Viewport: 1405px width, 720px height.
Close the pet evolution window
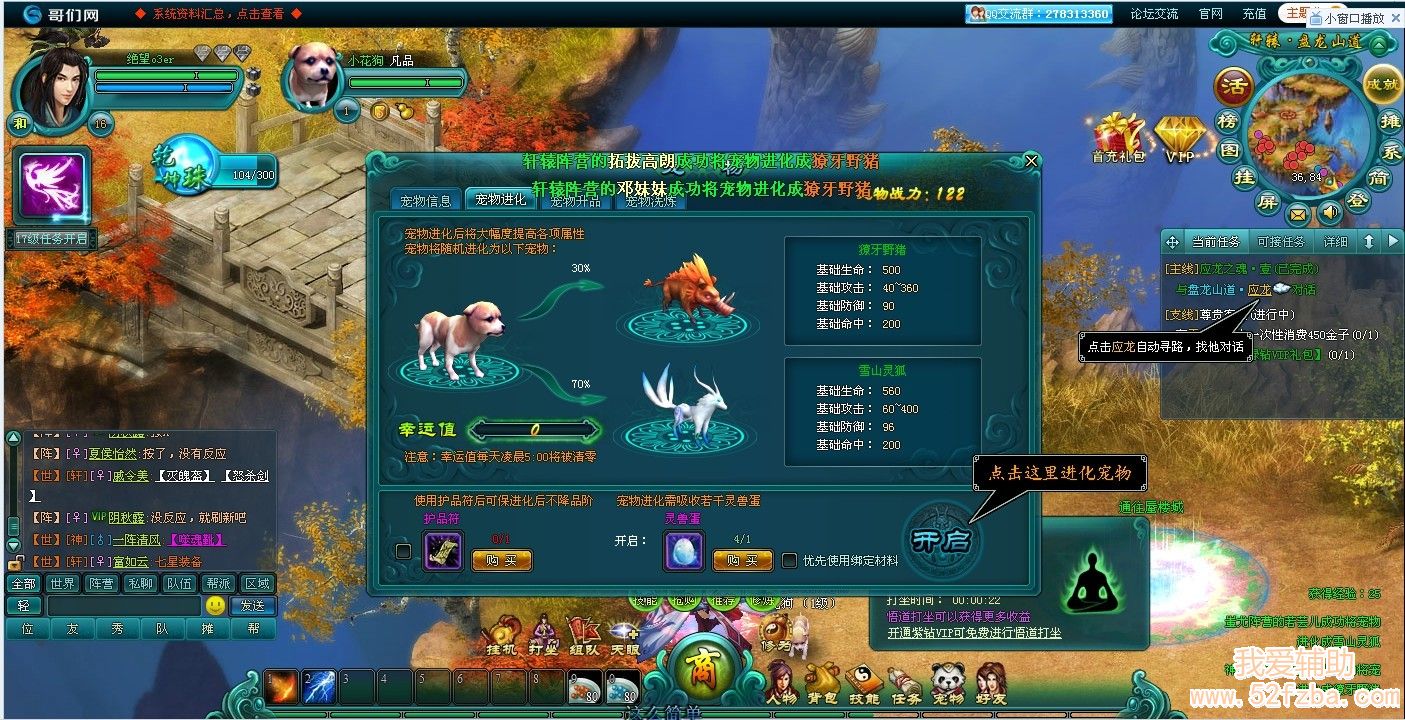click(x=1032, y=160)
